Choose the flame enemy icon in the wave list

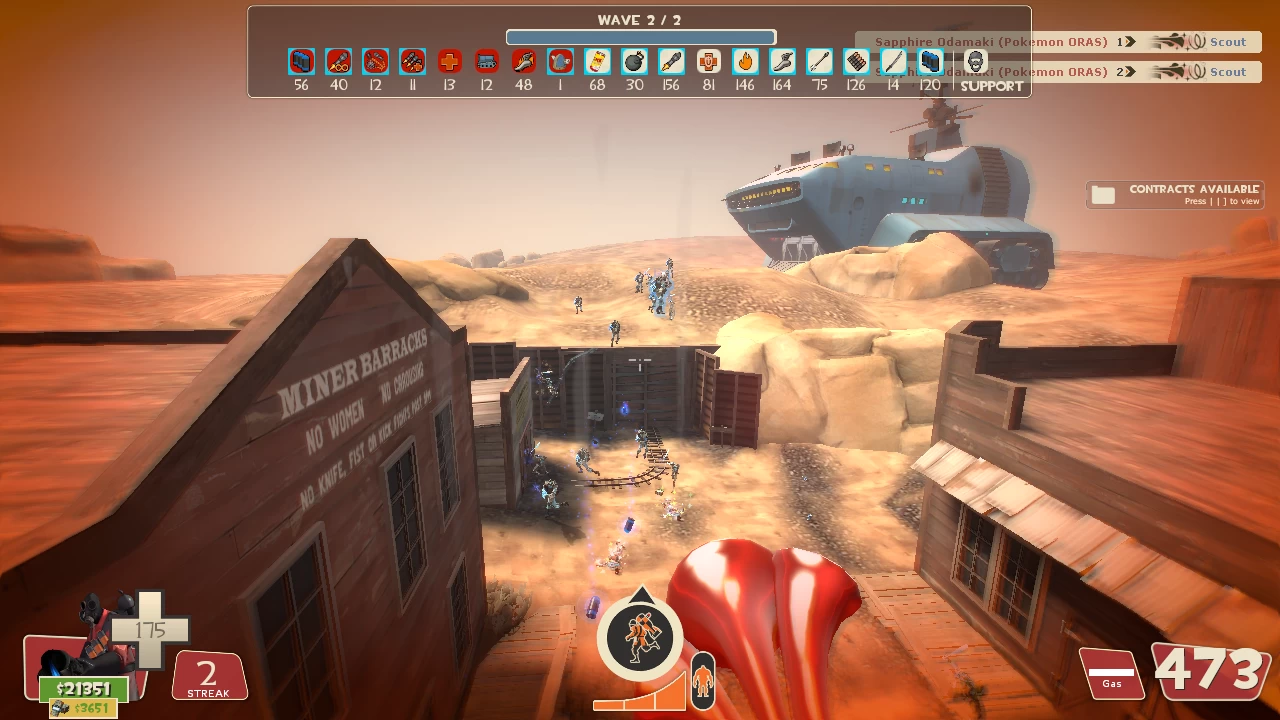[x=745, y=62]
